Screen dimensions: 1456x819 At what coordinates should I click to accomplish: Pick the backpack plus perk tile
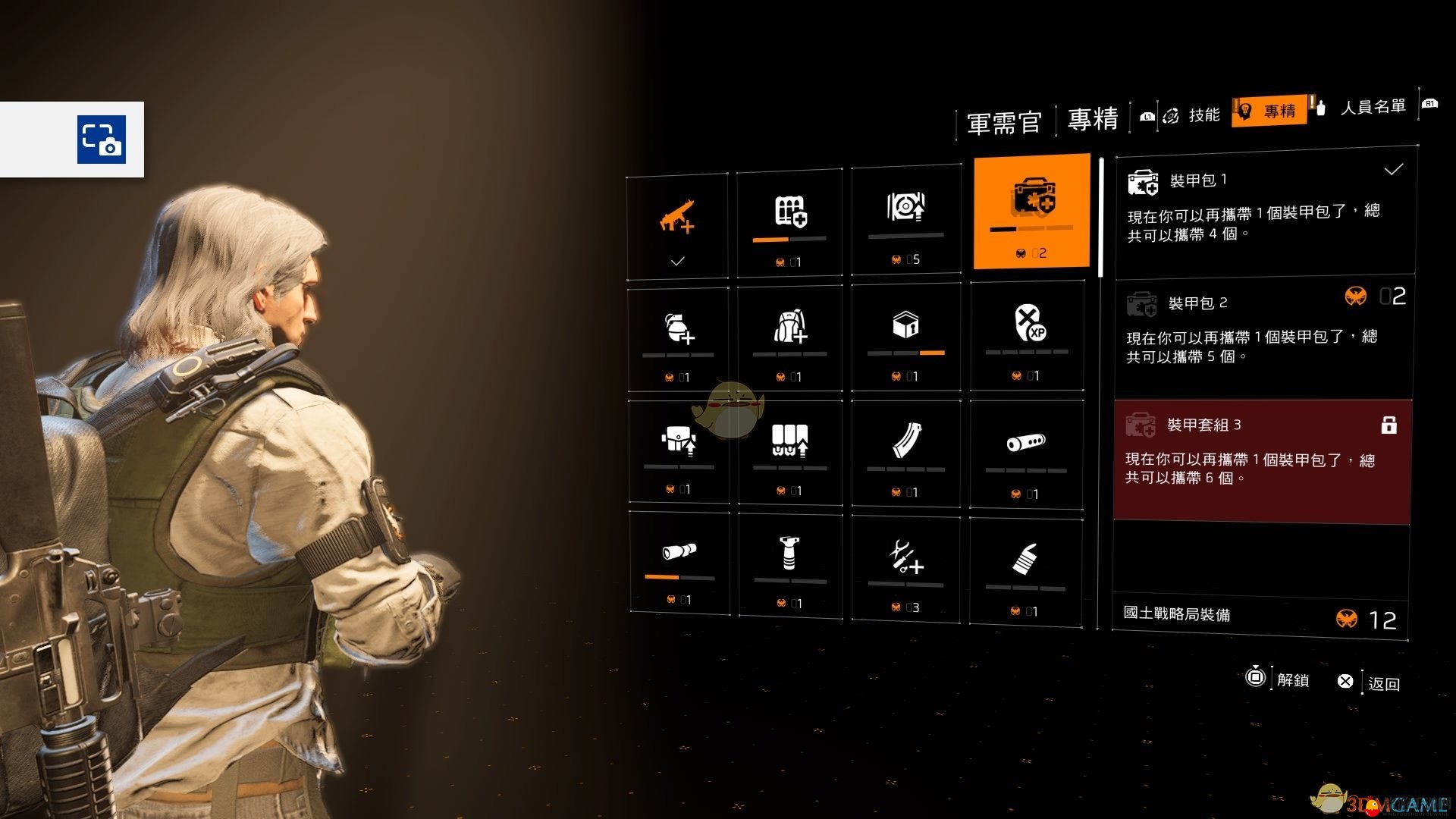[789, 338]
